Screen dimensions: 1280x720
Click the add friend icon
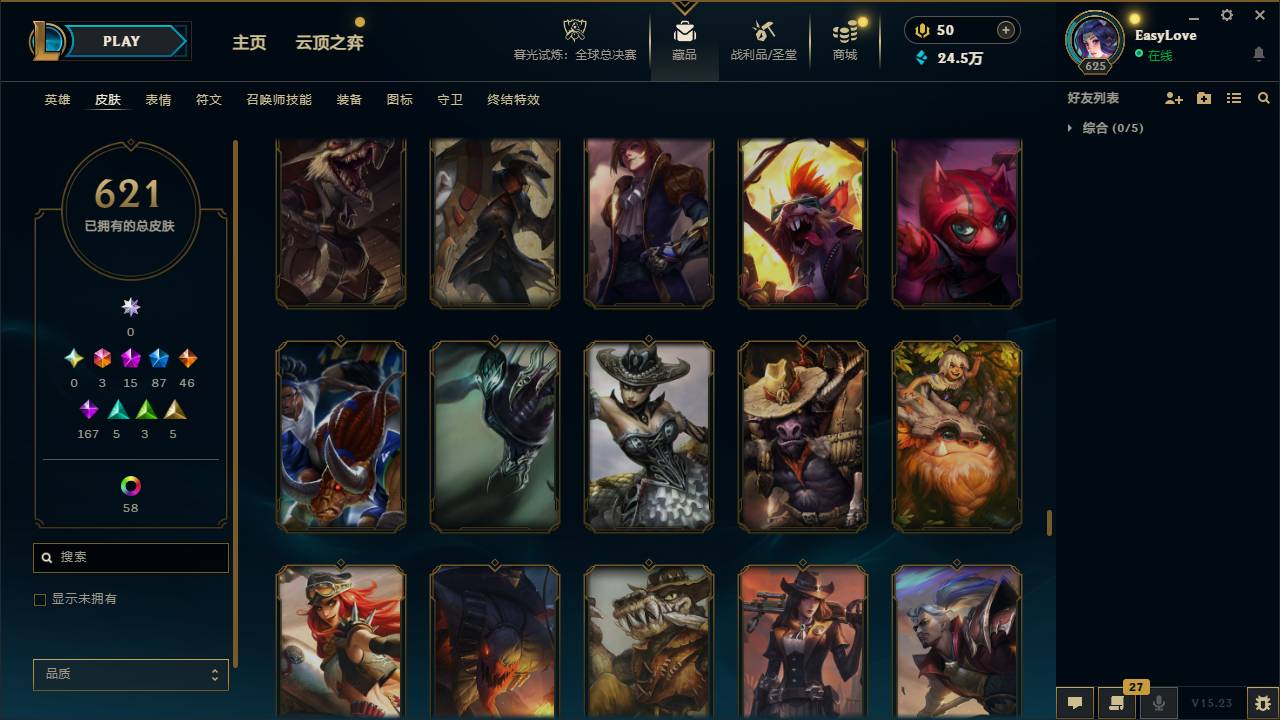tap(1174, 97)
